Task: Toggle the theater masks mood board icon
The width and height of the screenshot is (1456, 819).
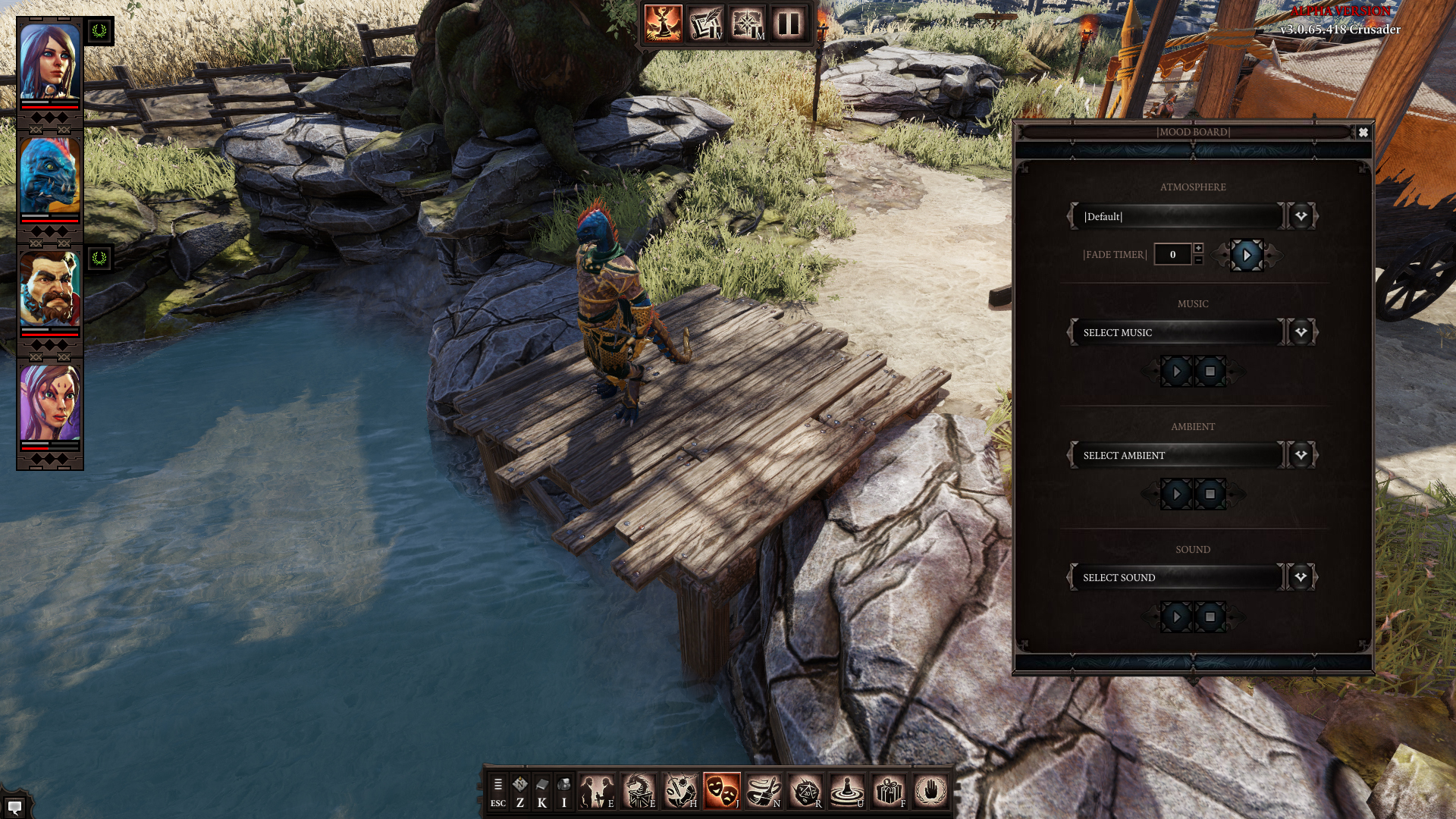Action: click(x=721, y=792)
